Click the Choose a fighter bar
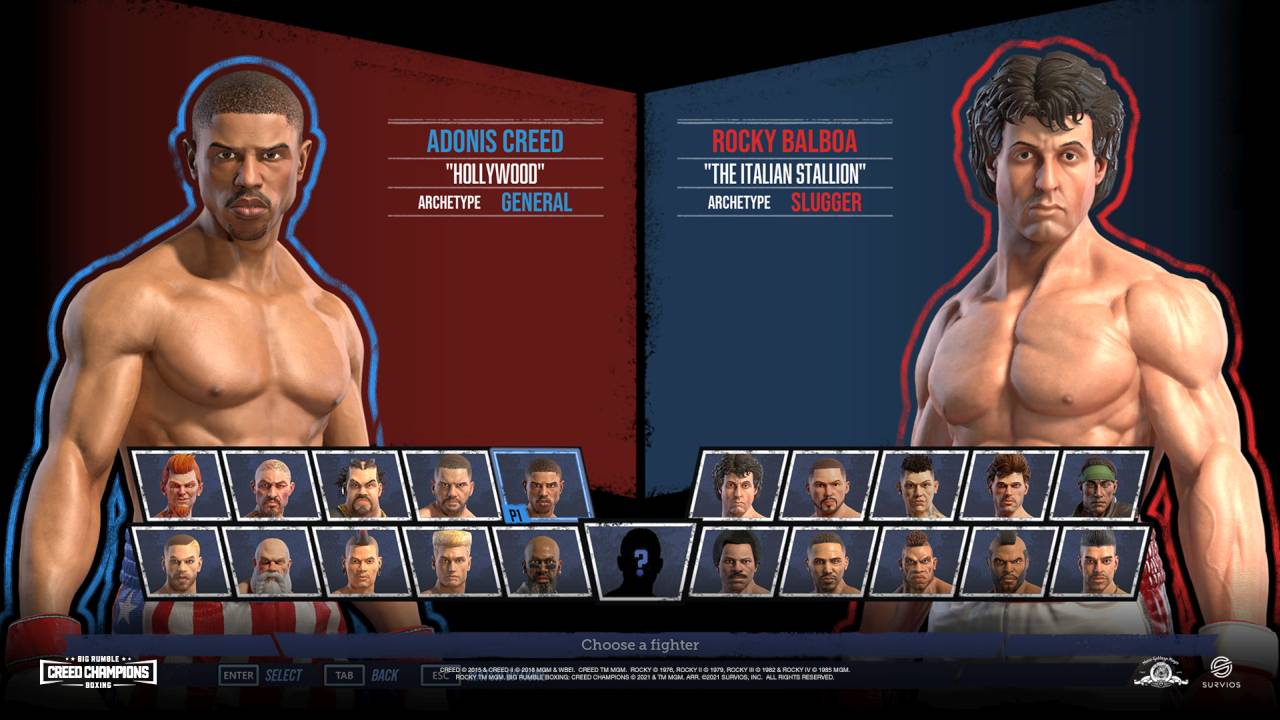This screenshot has height=720, width=1280. coord(640,644)
